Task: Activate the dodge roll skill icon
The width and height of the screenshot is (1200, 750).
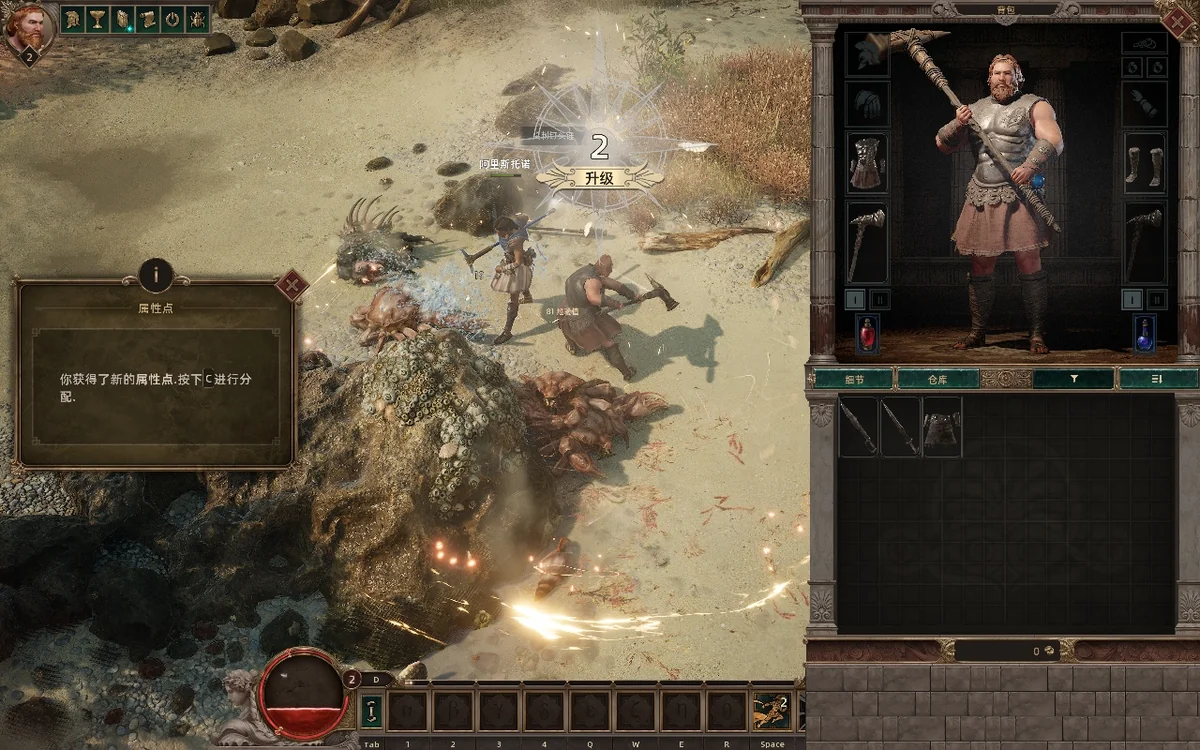Action: click(x=771, y=711)
